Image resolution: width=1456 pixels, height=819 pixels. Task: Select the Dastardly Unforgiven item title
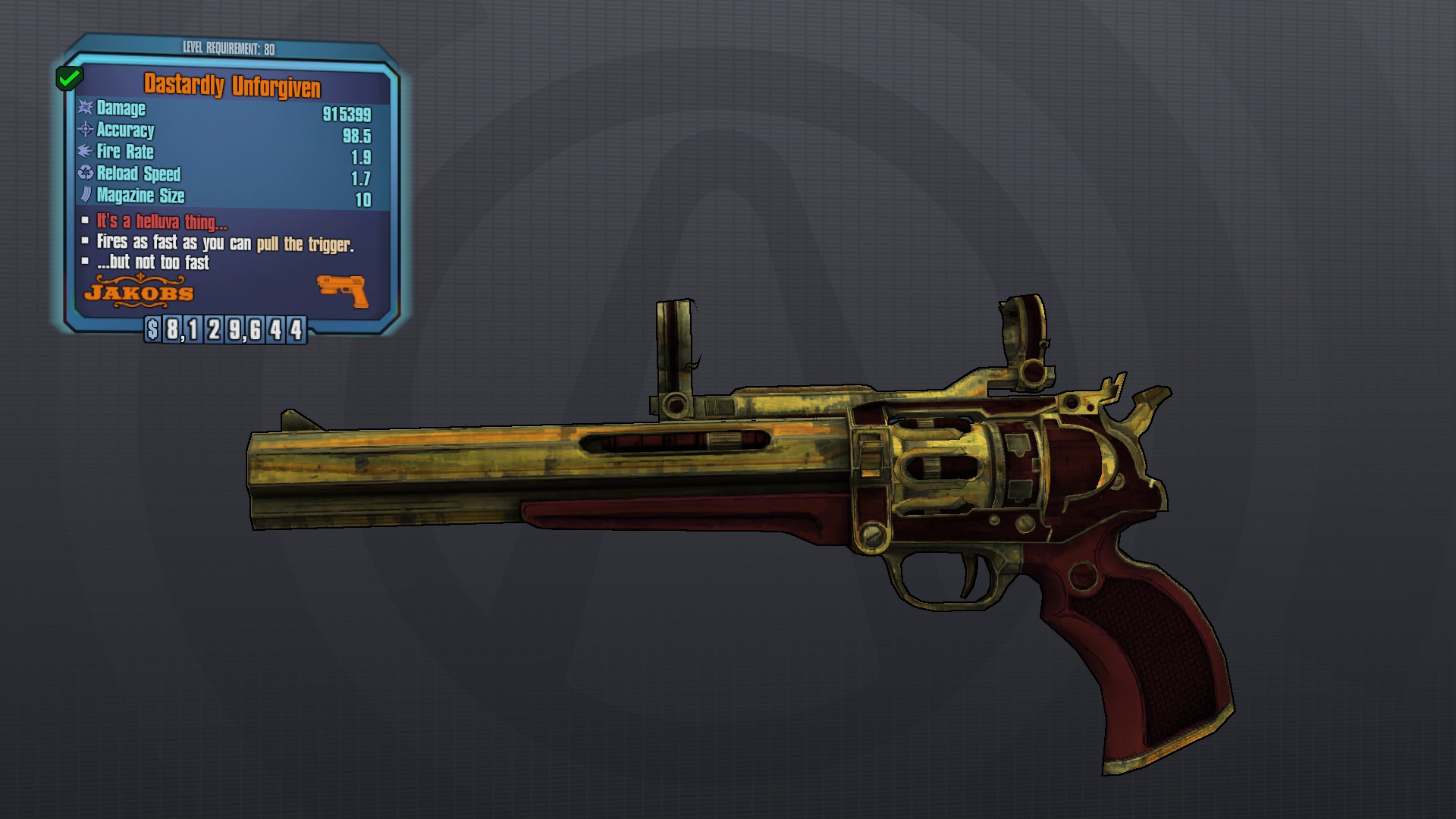(x=232, y=86)
